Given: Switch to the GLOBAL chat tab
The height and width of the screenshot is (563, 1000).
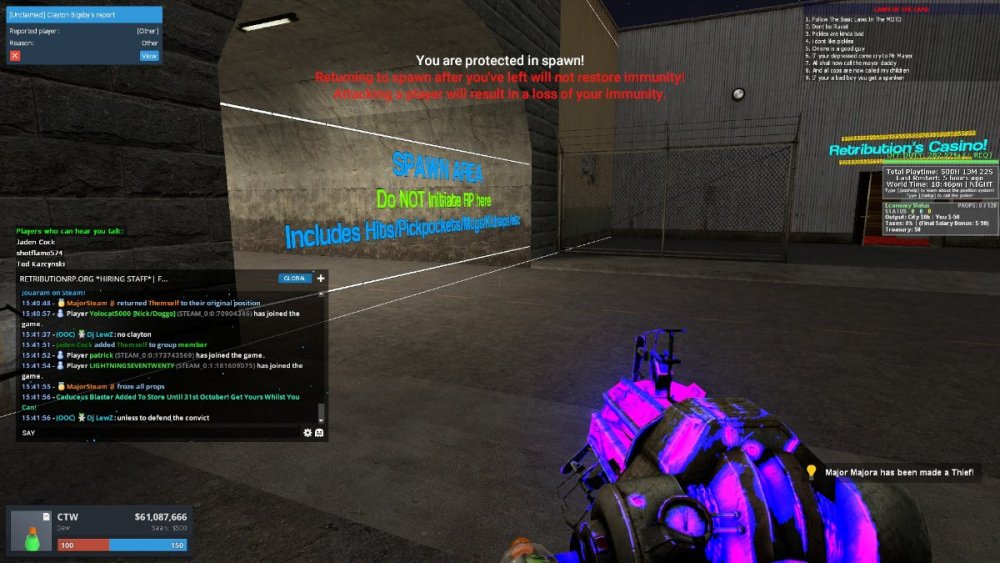Looking at the screenshot, I should [294, 278].
